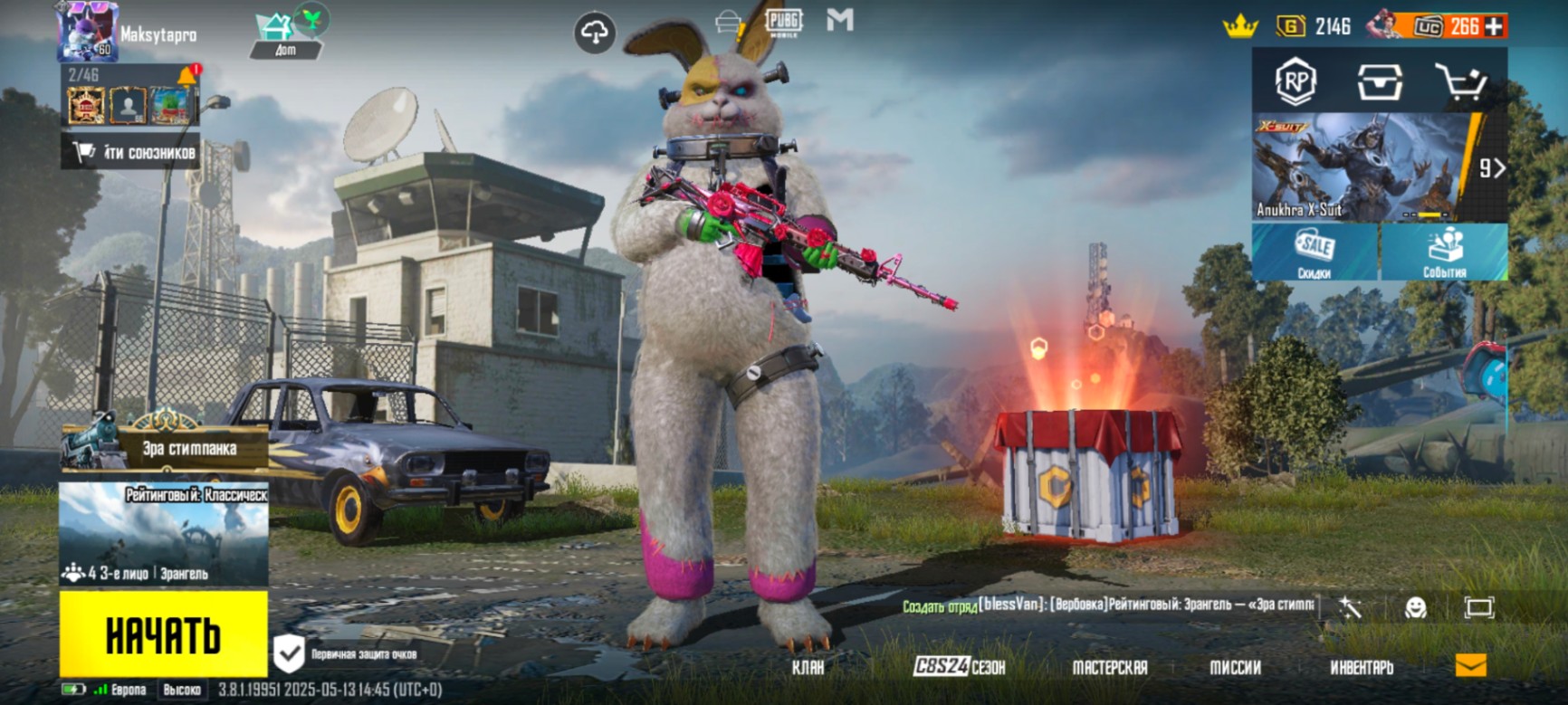The image size is (1568, 705).
Task: Open the События events panel
Action: [x=1444, y=252]
